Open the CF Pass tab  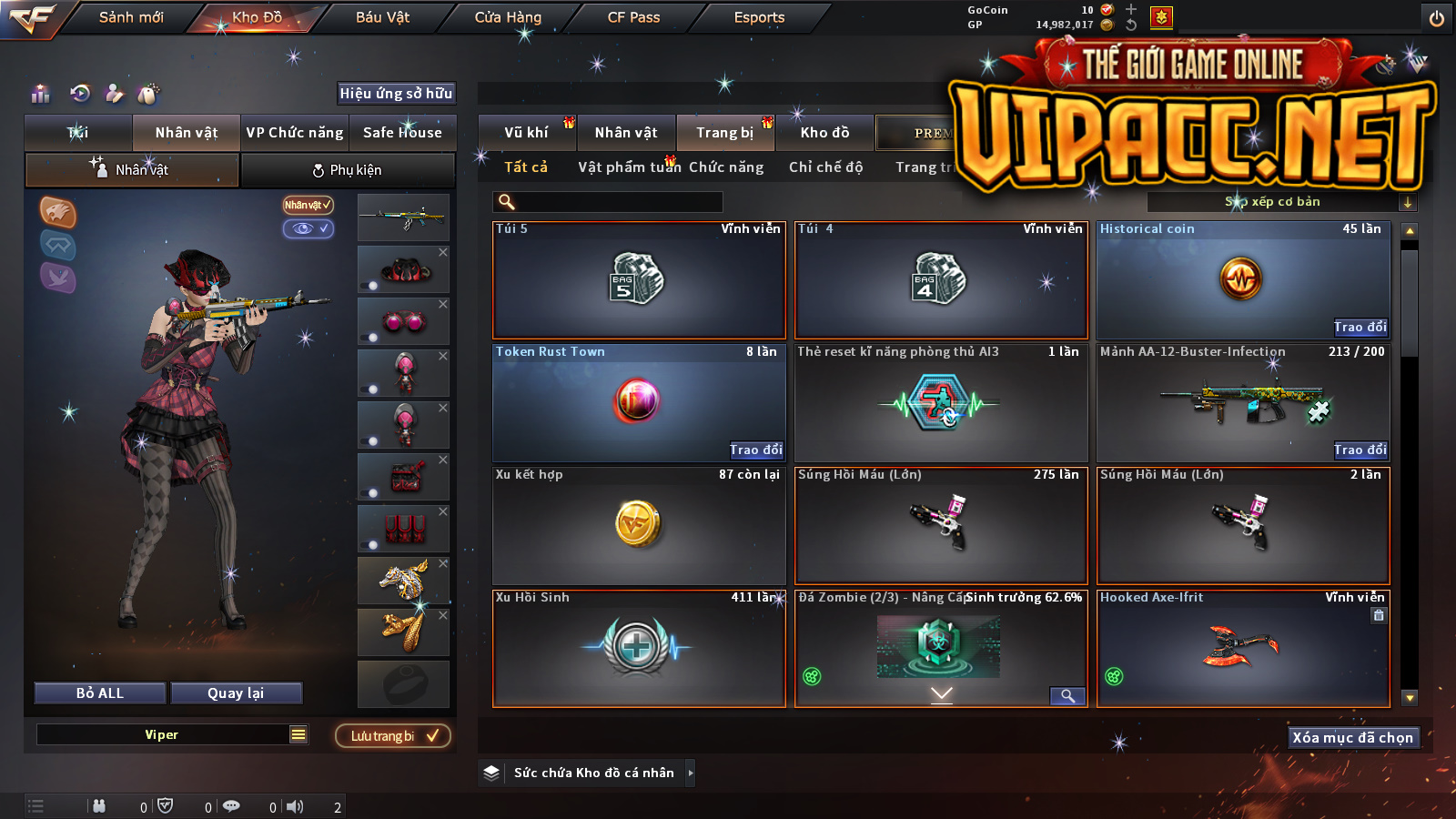(x=633, y=17)
